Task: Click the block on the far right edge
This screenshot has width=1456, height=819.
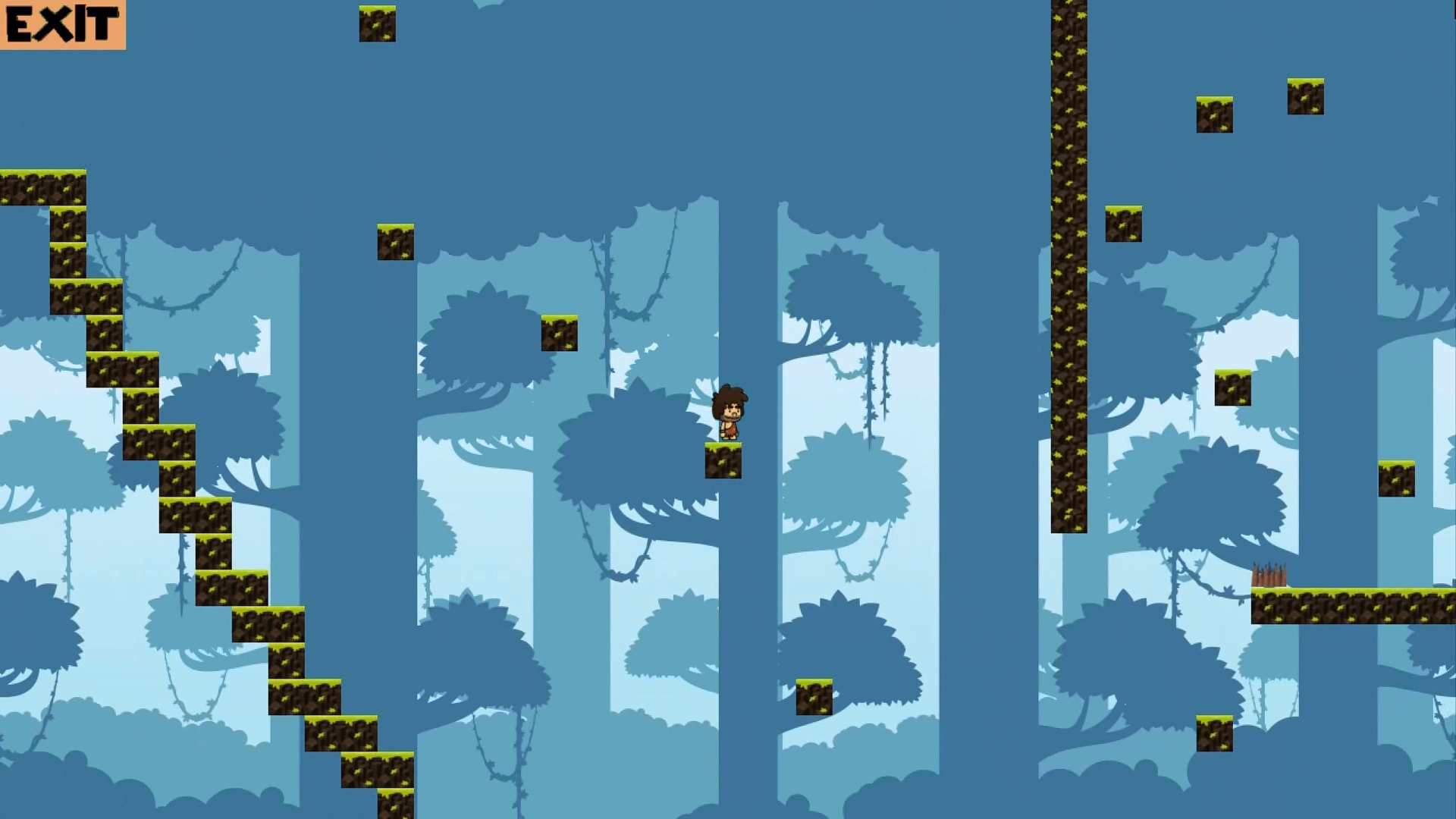Action: 1398,478
